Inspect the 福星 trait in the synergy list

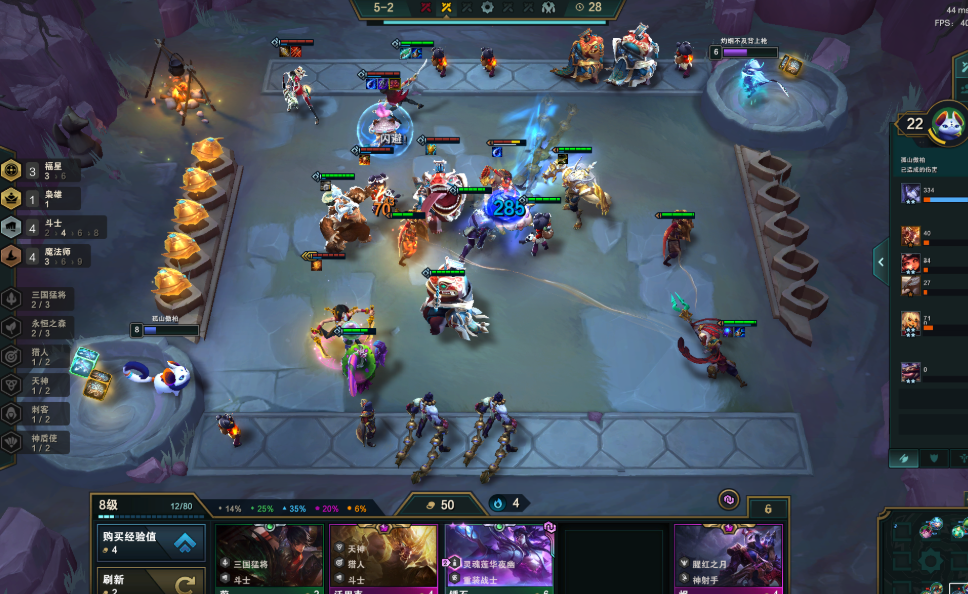pyautogui.click(x=40, y=171)
